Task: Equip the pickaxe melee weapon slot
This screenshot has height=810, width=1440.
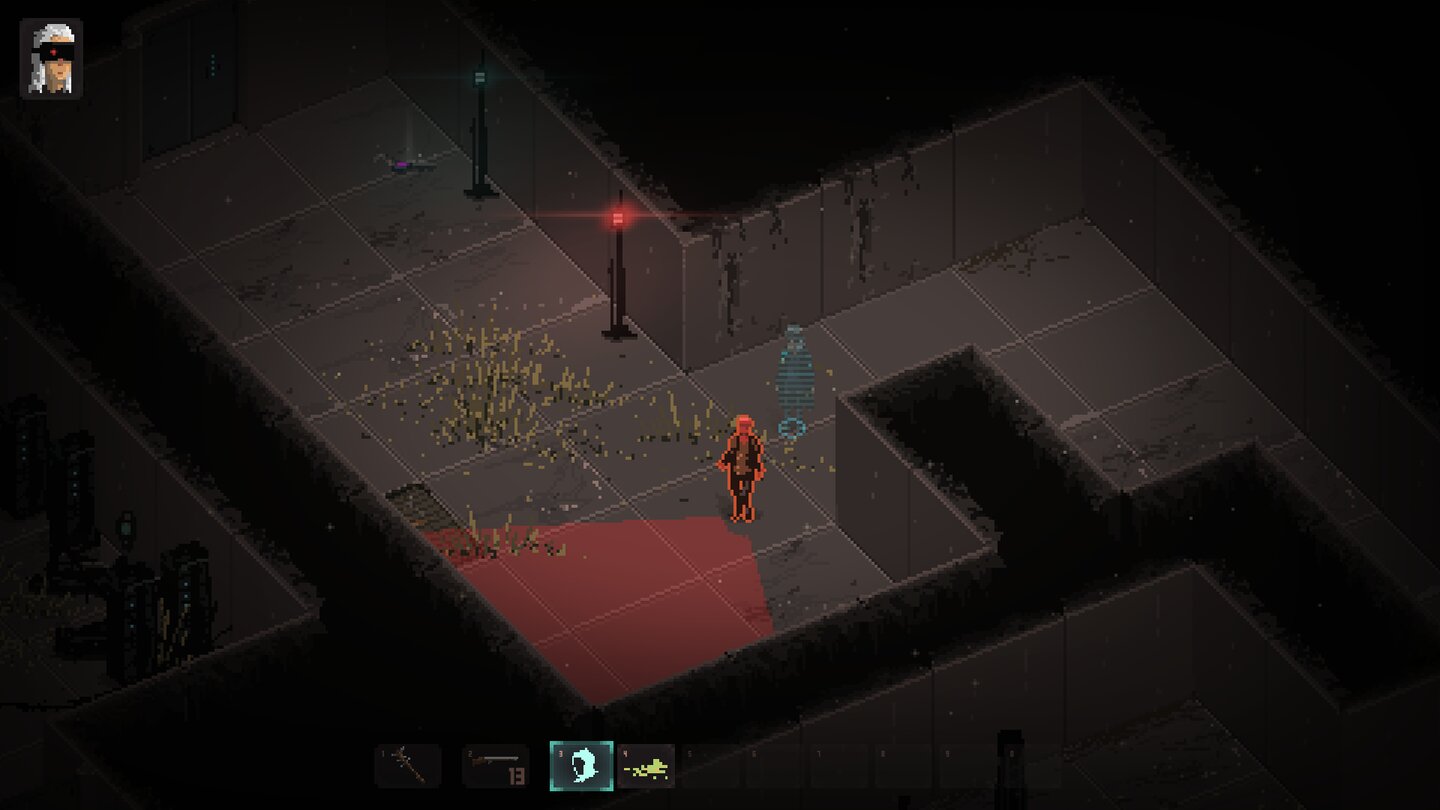Action: pos(407,766)
